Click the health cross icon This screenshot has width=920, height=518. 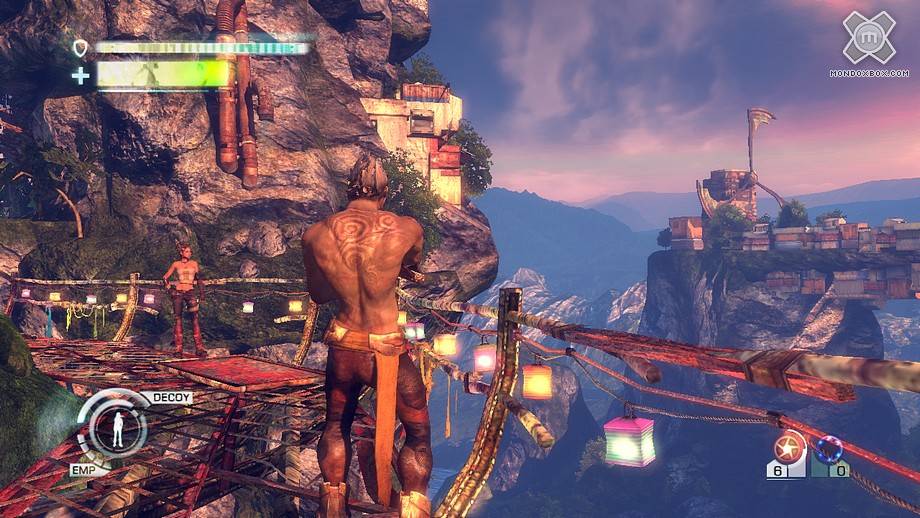tap(80, 75)
